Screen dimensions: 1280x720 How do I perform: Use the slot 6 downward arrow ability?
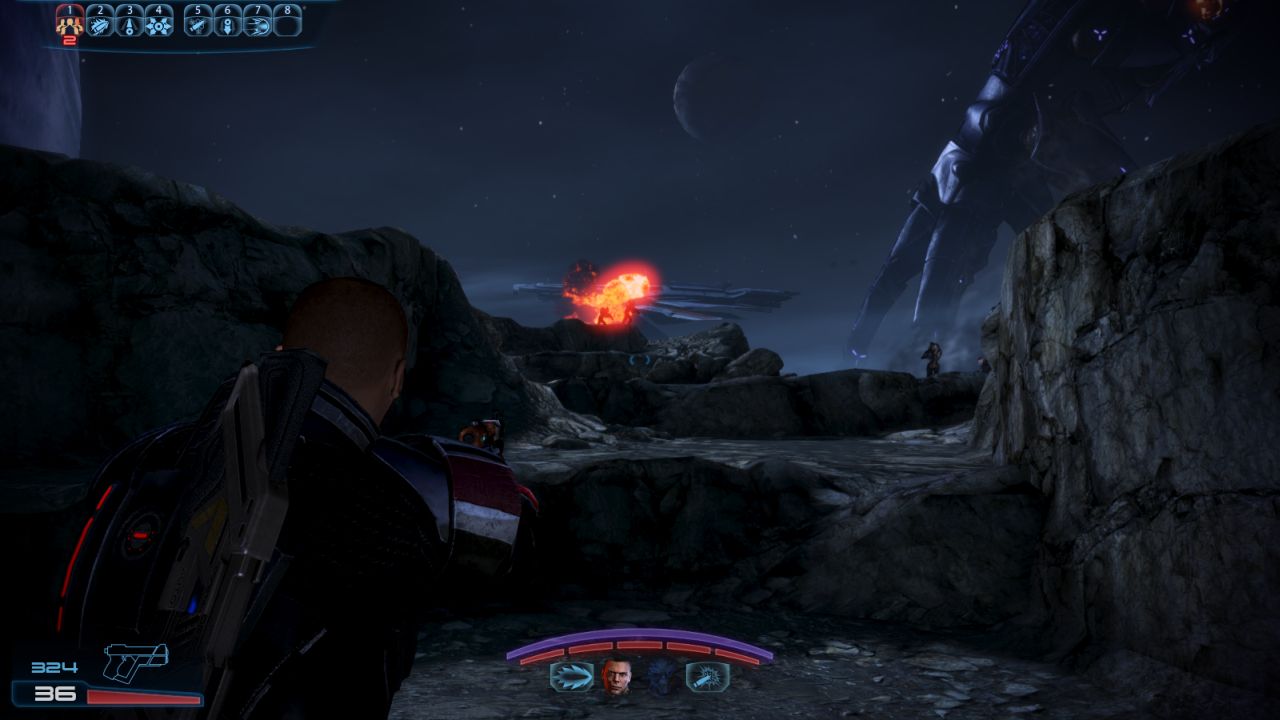point(228,23)
